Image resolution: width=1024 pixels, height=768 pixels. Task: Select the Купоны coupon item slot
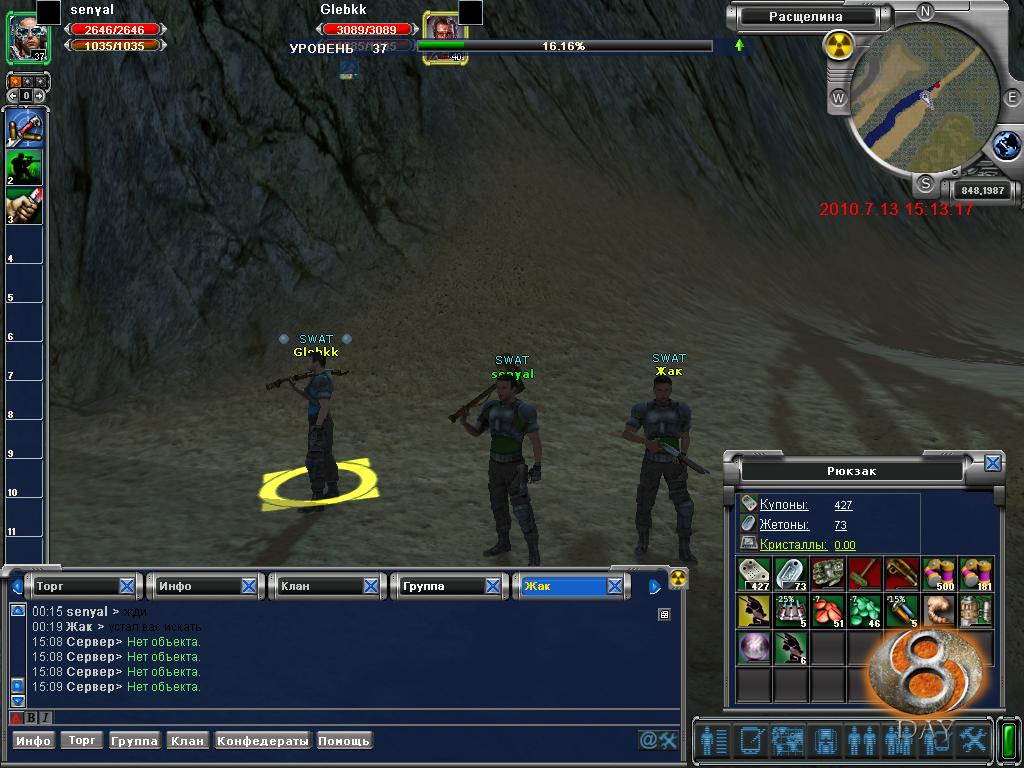(x=755, y=574)
